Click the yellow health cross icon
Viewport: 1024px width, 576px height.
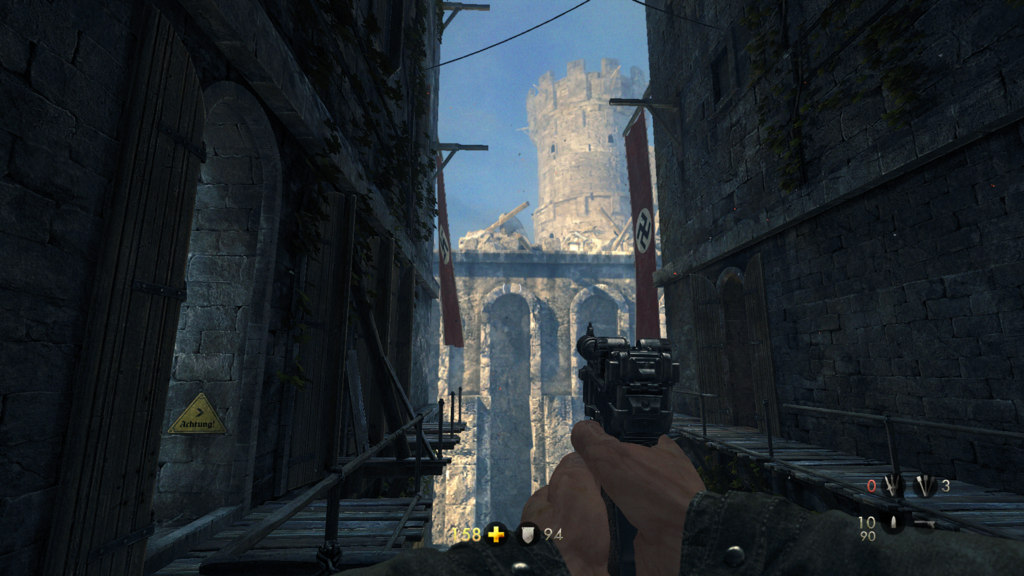click(496, 534)
